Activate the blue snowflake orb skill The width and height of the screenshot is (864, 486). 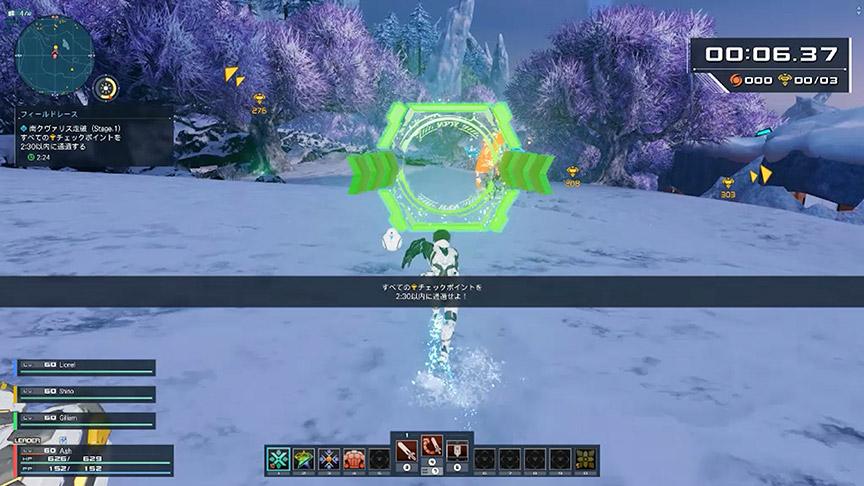(x=328, y=459)
